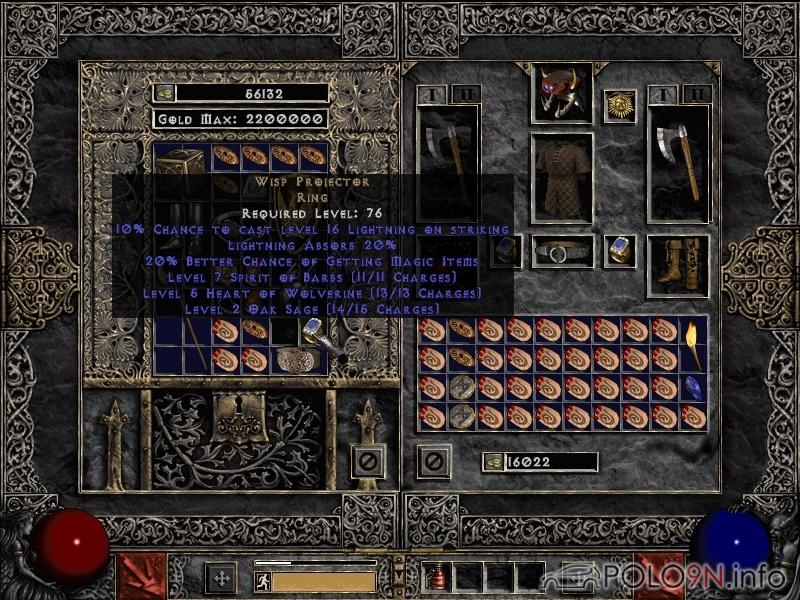The height and width of the screenshot is (600, 800).
Task: Close the inventory panel with its cancel button
Action: [433, 461]
